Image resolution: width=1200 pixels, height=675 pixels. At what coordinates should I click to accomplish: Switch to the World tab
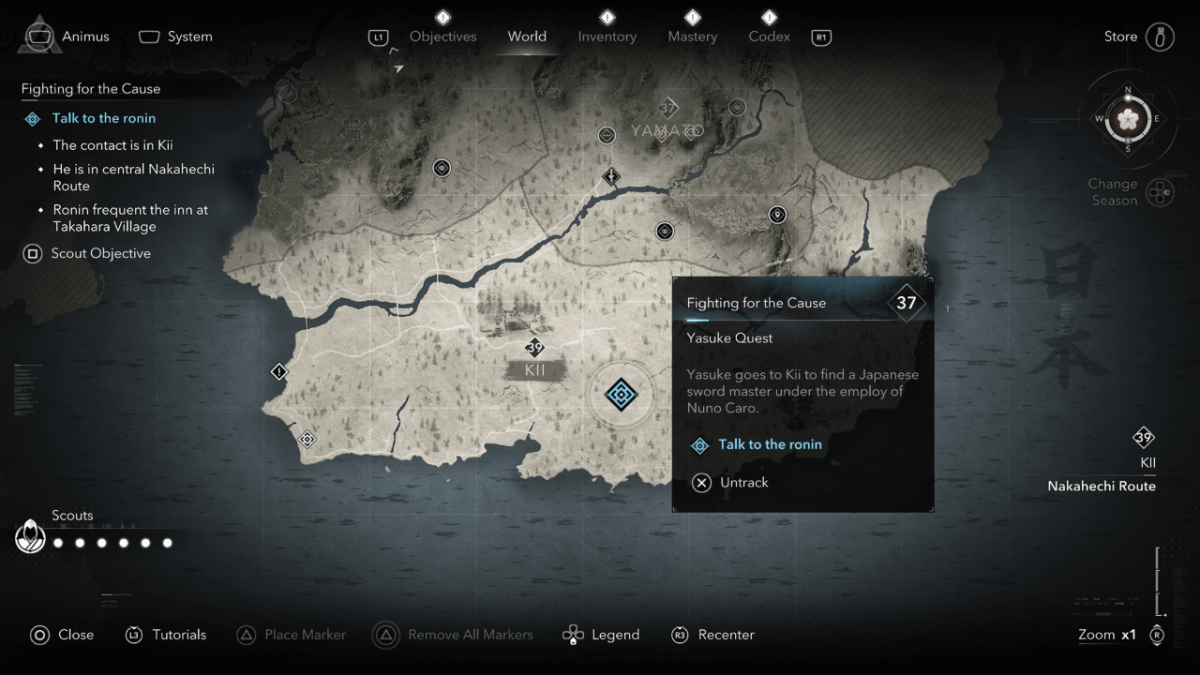(x=527, y=37)
